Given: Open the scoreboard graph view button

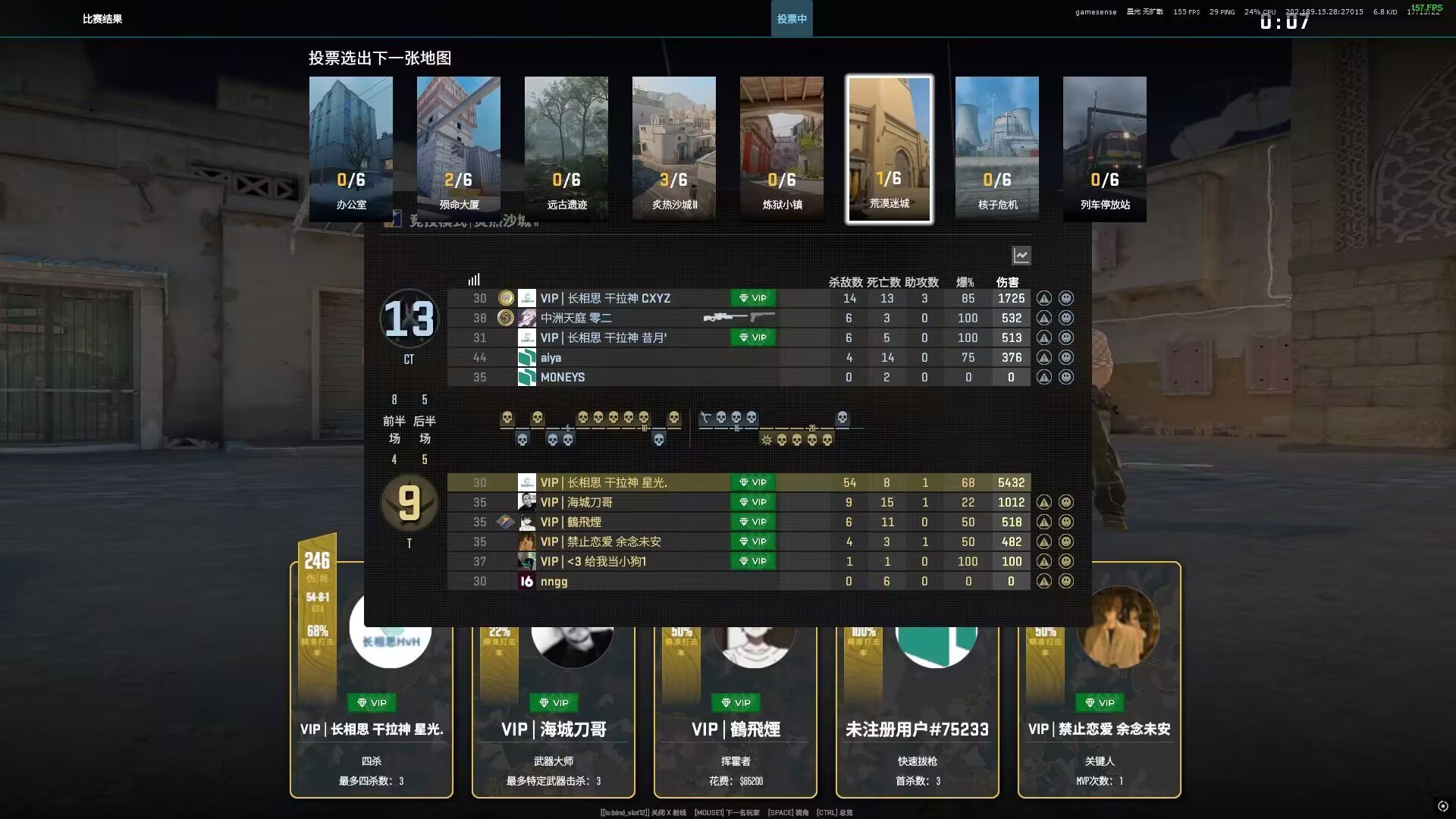Looking at the screenshot, I should pyautogui.click(x=1021, y=256).
